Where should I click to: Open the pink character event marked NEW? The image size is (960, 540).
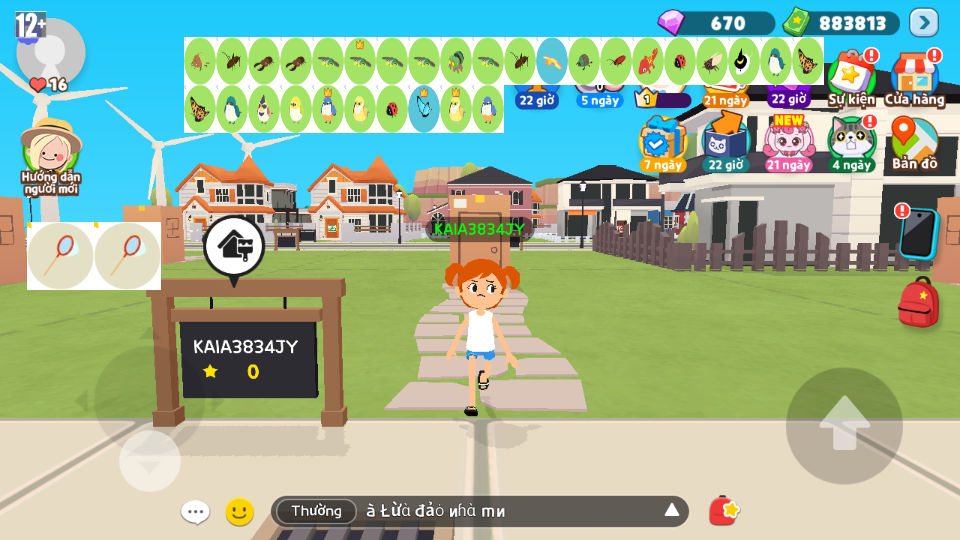(789, 142)
